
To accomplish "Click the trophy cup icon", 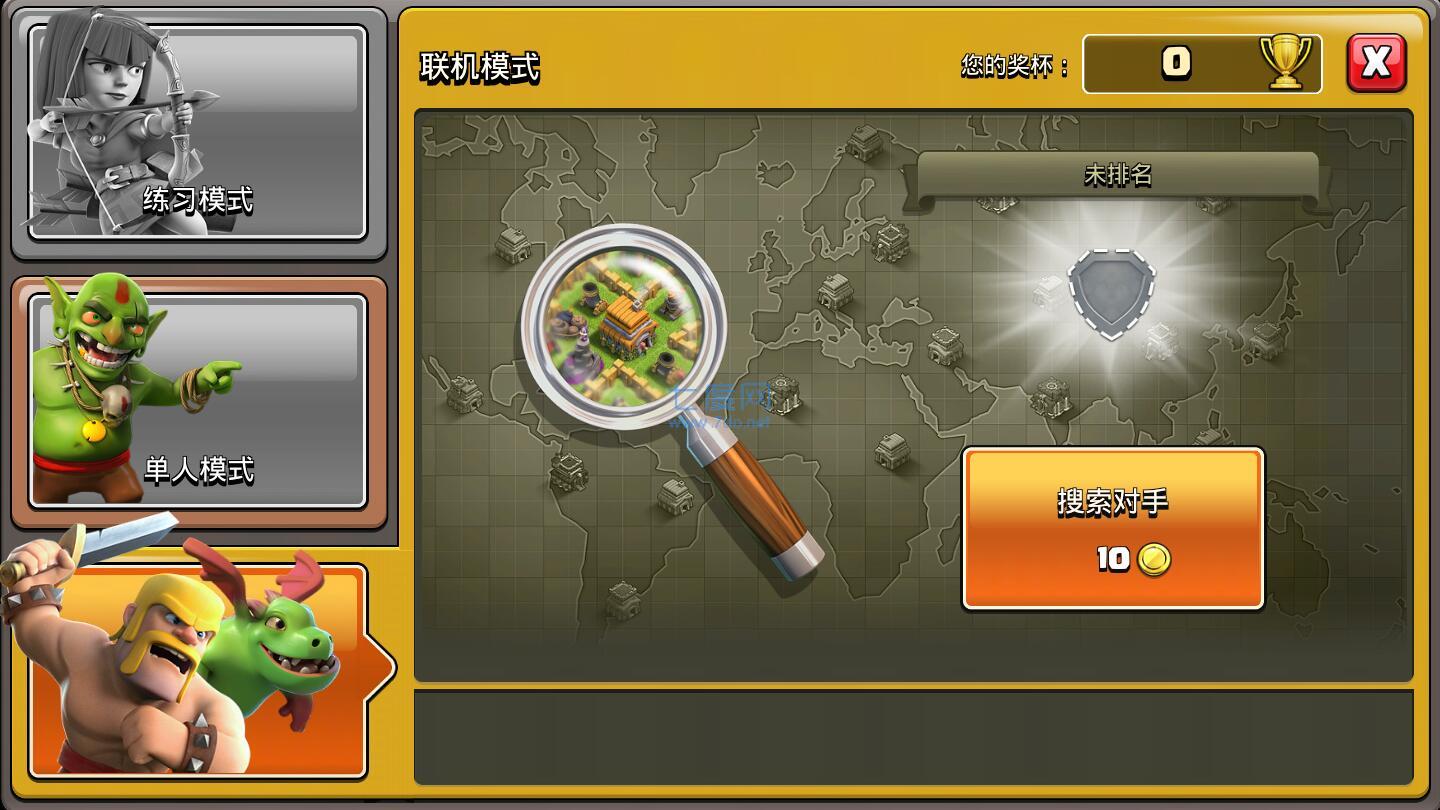I will pyautogui.click(x=1283, y=63).
